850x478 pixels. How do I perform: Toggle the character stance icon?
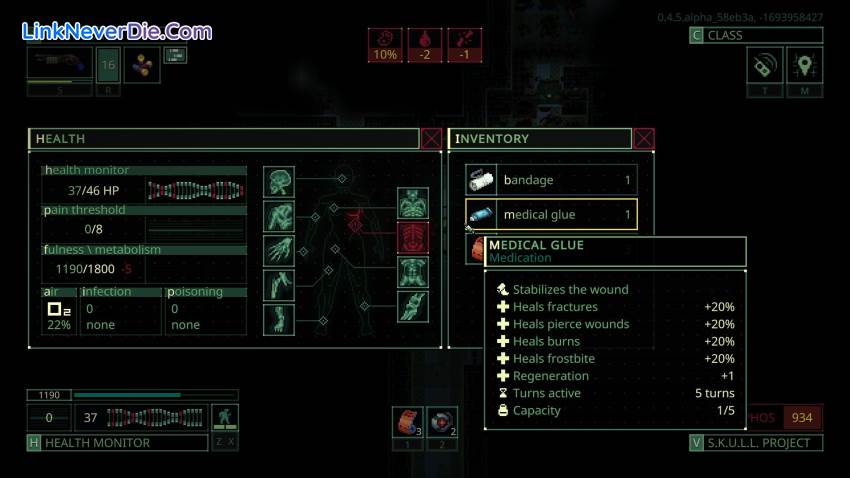tap(225, 418)
